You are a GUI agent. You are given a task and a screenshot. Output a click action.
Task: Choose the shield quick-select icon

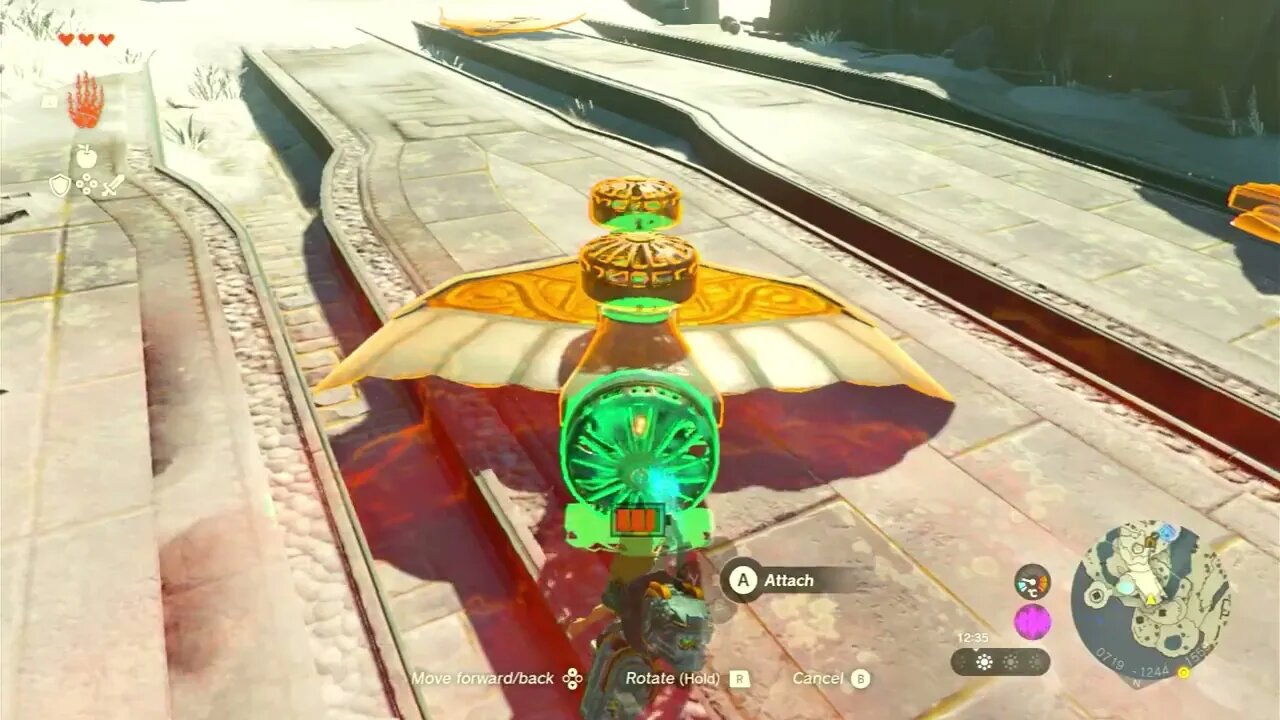pos(60,185)
